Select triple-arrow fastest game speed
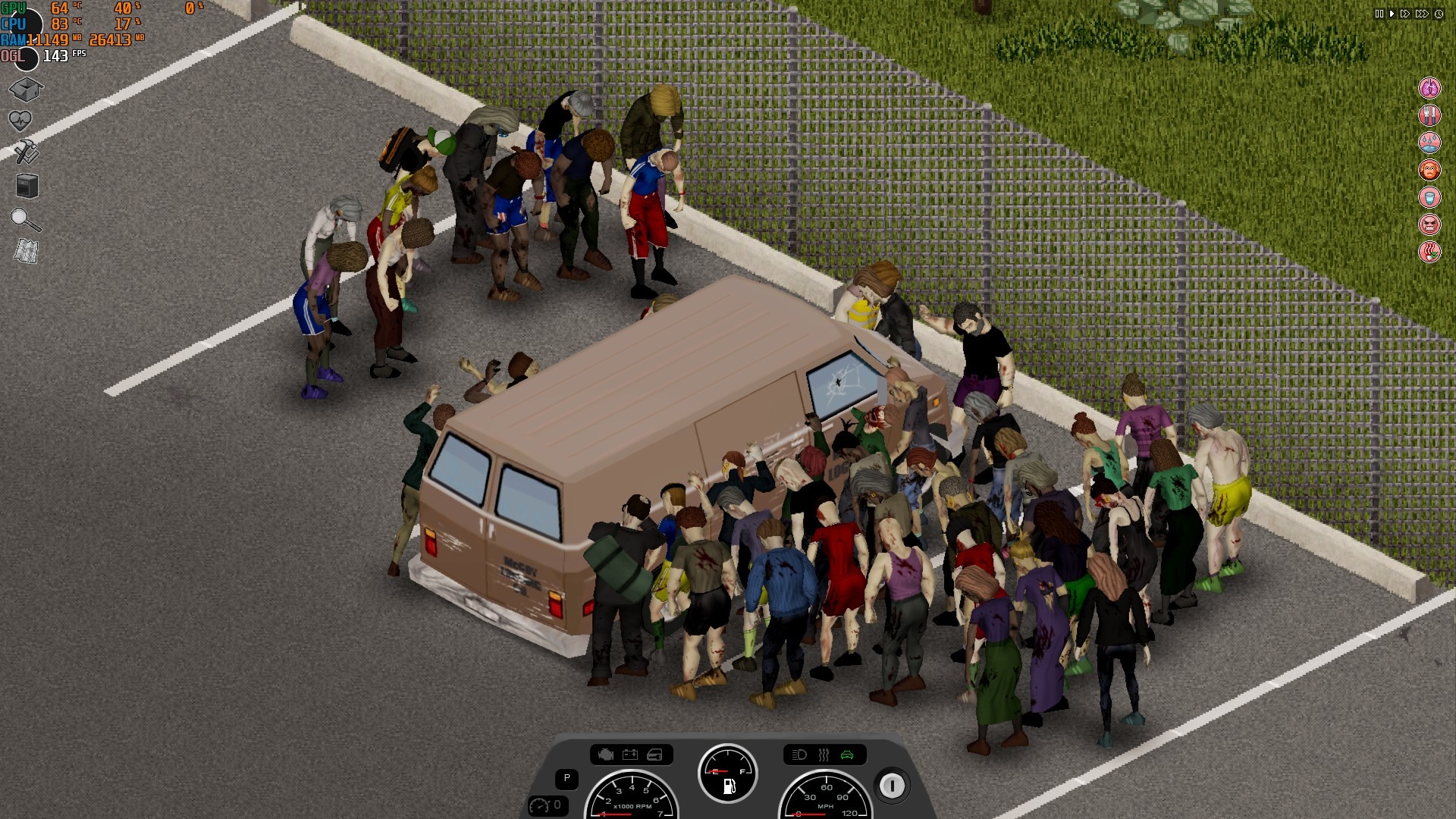 pos(1422,14)
